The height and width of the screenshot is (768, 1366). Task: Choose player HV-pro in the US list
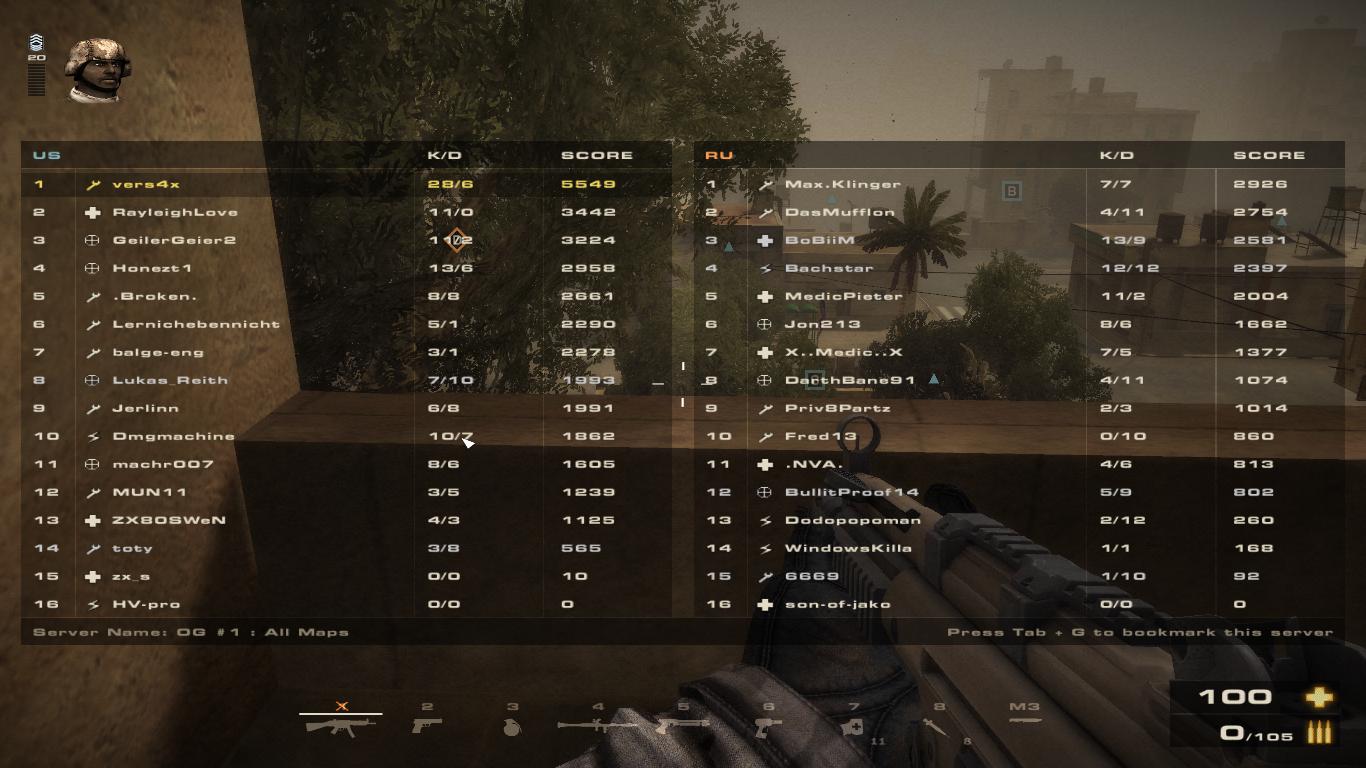click(146, 604)
